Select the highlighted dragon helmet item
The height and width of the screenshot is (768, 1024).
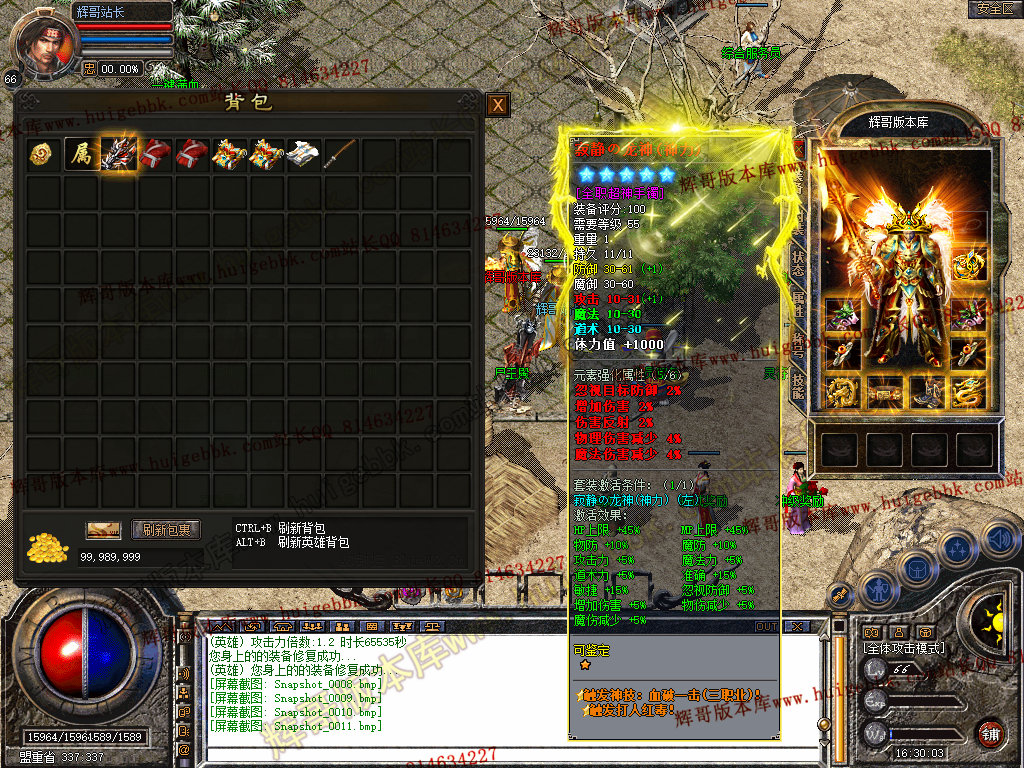click(119, 154)
